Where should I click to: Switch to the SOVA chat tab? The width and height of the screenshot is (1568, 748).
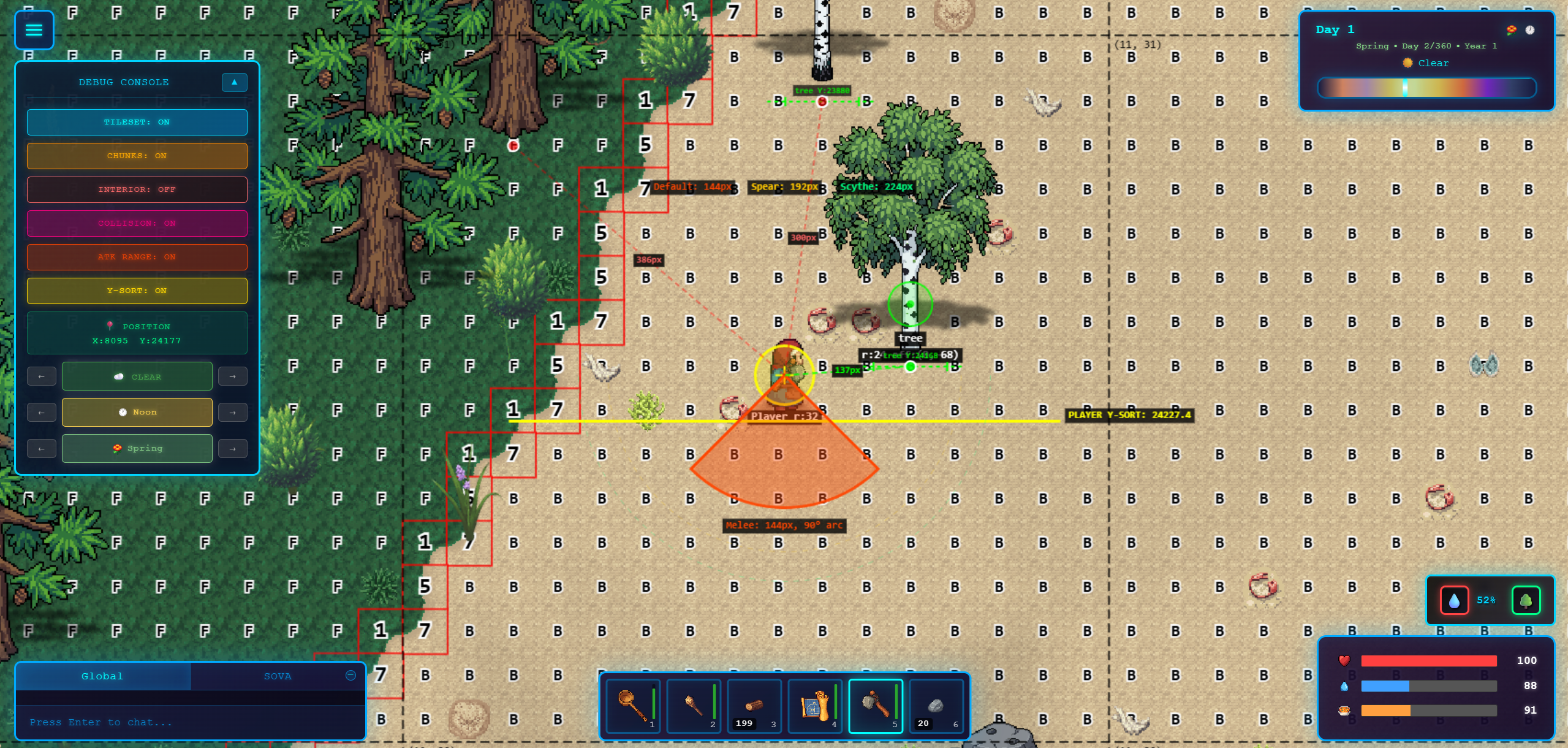[277, 676]
